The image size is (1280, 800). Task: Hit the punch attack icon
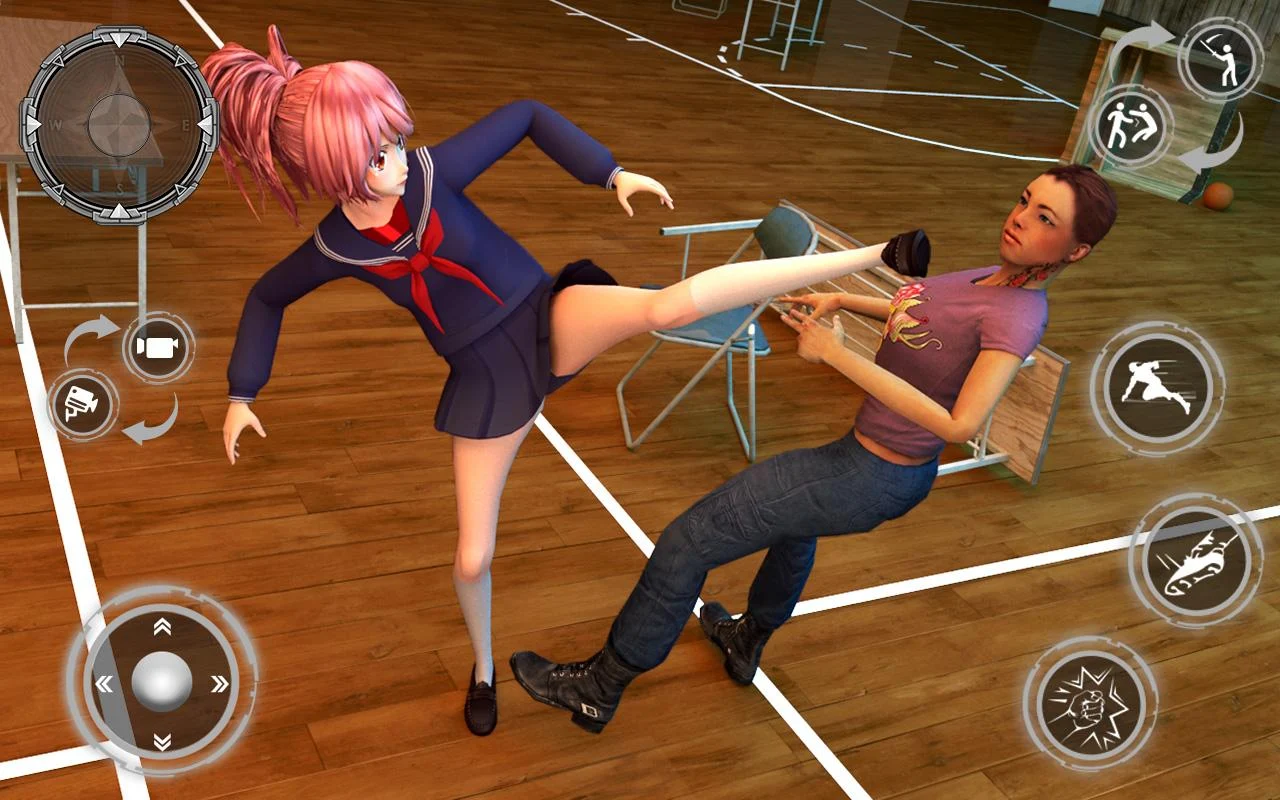click(1090, 705)
